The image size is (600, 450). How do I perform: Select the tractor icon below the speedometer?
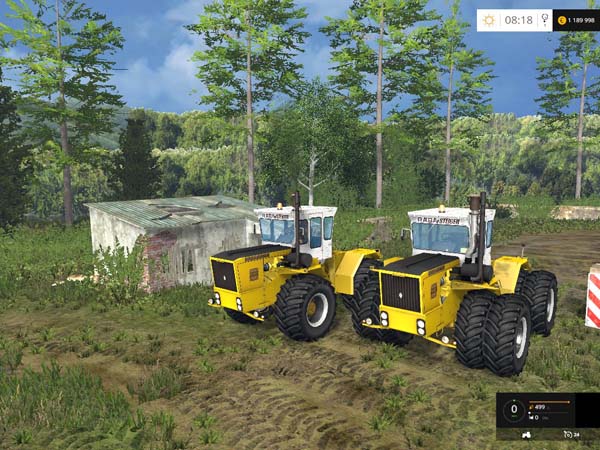click(527, 435)
